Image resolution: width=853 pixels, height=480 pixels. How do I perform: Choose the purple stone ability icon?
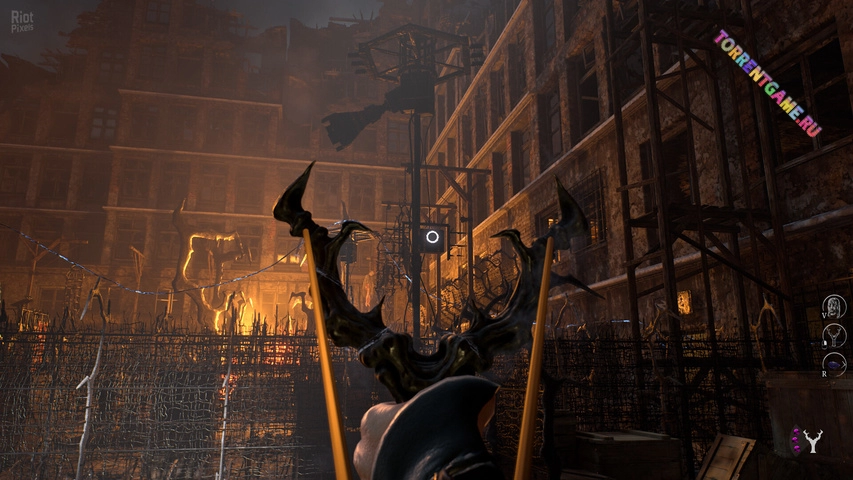[x=834, y=365]
